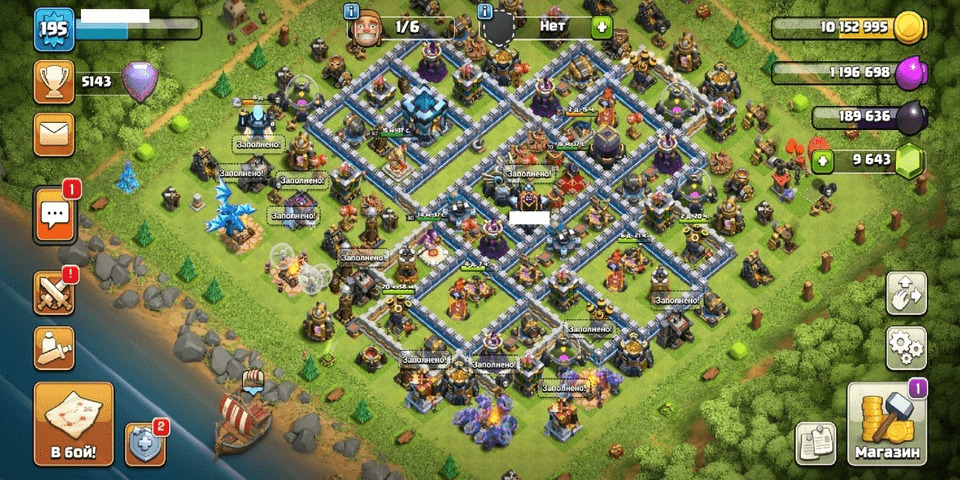Viewport: 960px width, 480px height.
Task: Open the crossed swords clan war button
Action: pyautogui.click(x=54, y=295)
